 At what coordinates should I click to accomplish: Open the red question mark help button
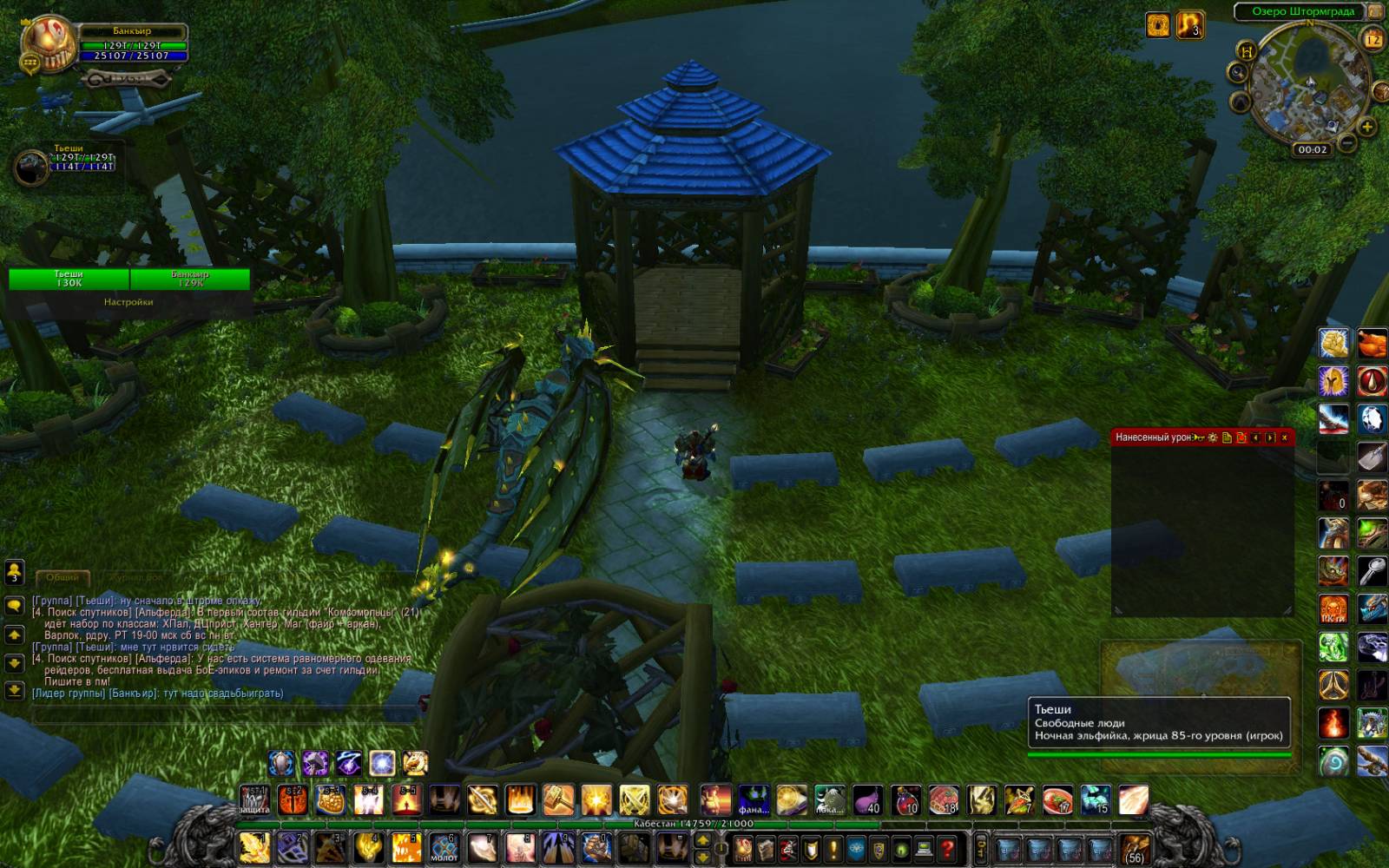point(948,848)
